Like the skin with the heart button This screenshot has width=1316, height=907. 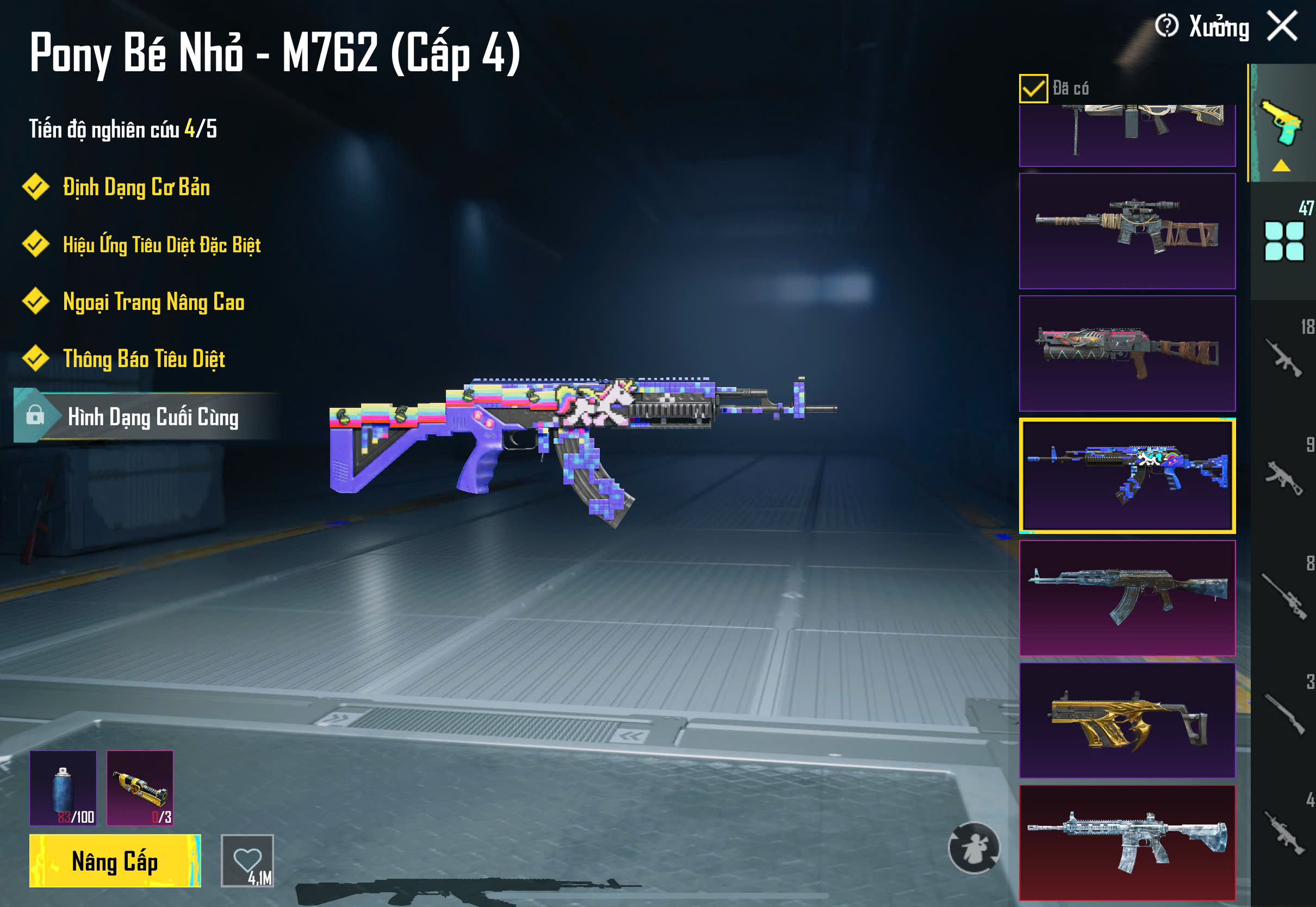coord(247,860)
